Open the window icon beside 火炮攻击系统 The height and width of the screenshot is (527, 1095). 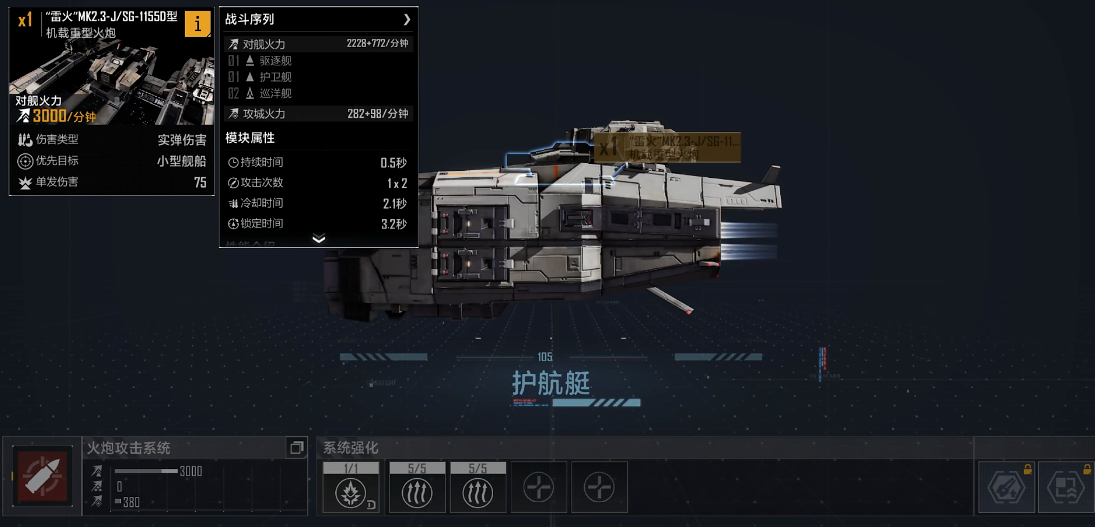(296, 448)
